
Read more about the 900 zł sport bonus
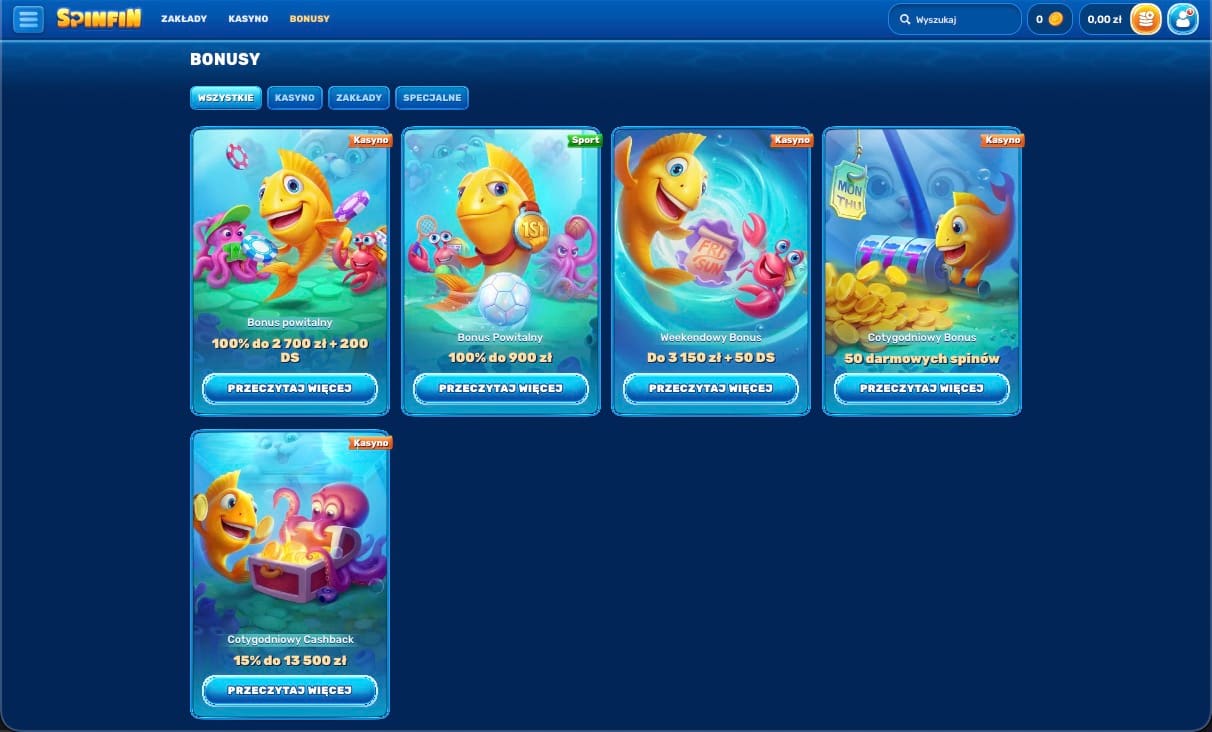(x=501, y=388)
